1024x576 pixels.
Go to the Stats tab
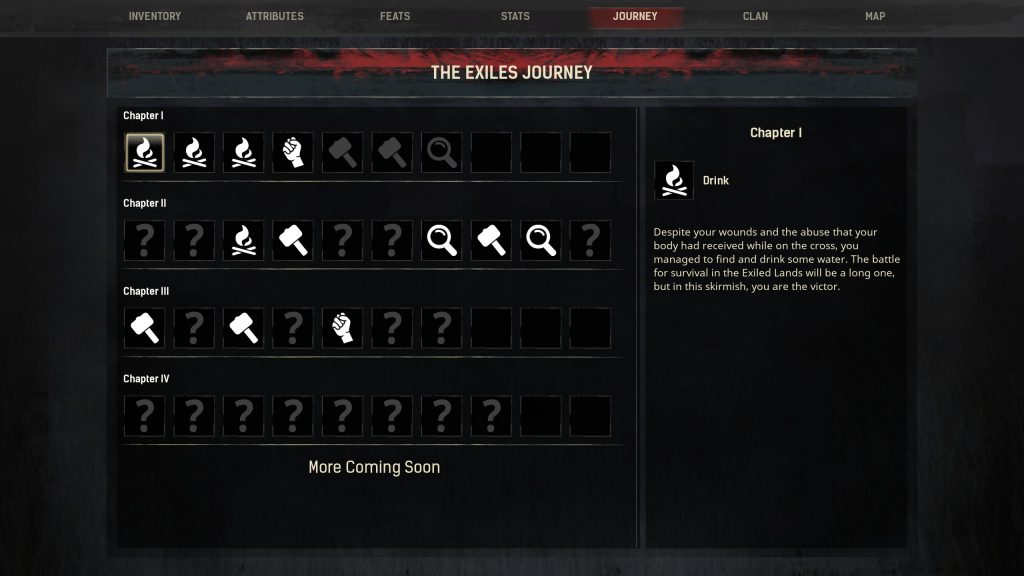point(515,16)
